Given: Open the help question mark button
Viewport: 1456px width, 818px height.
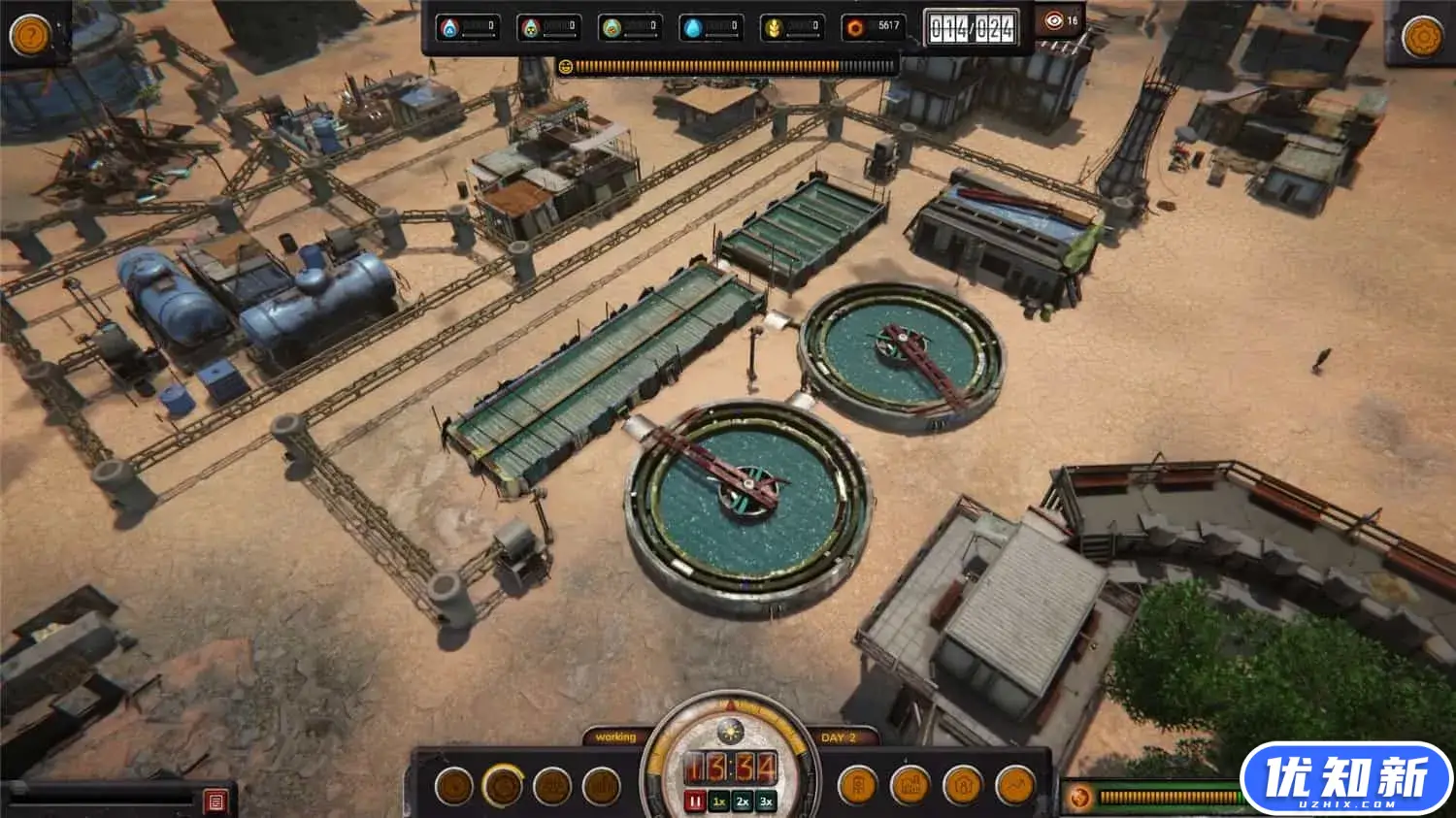Looking at the screenshot, I should click(30, 36).
